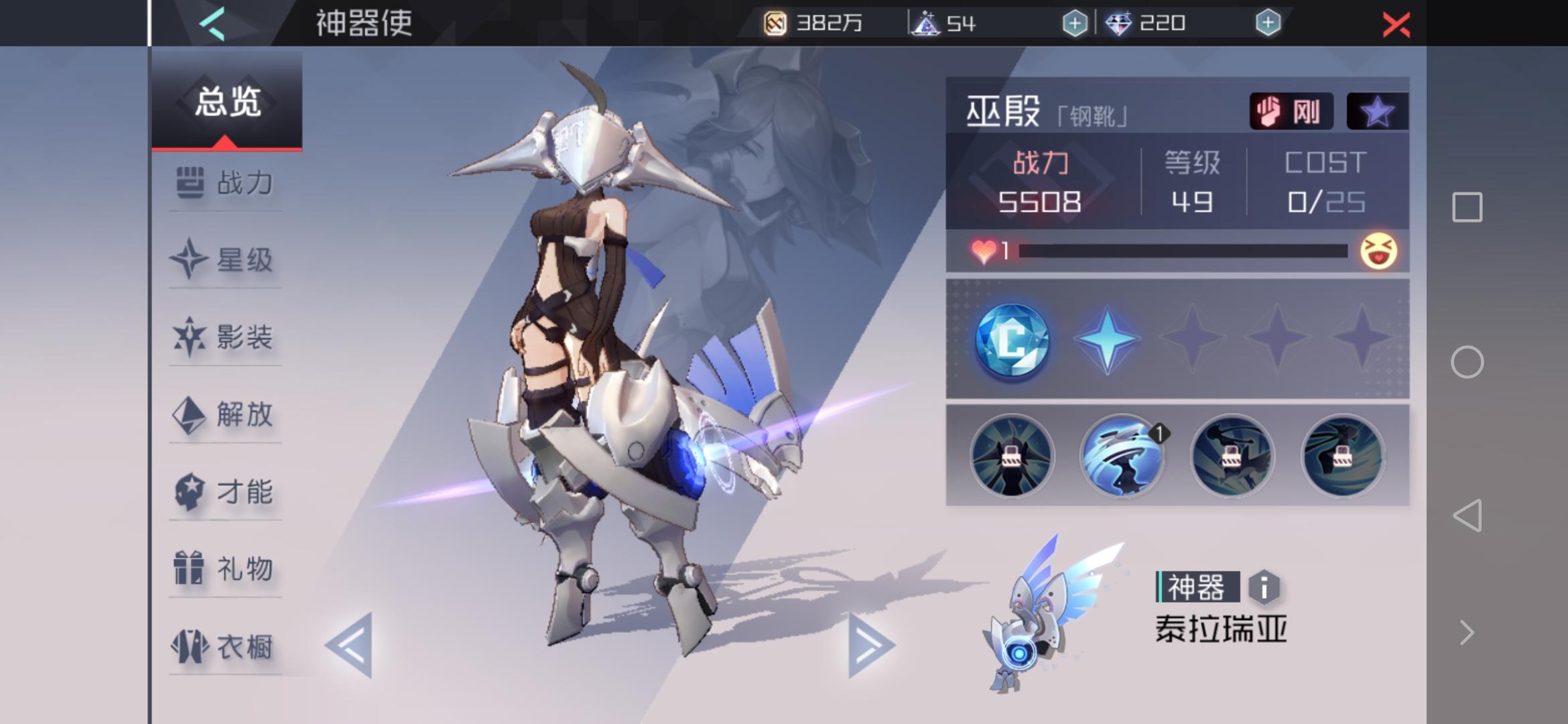The width and height of the screenshot is (1568, 724).
Task: Click the gold coin icon showing 382万
Action: 777,22
